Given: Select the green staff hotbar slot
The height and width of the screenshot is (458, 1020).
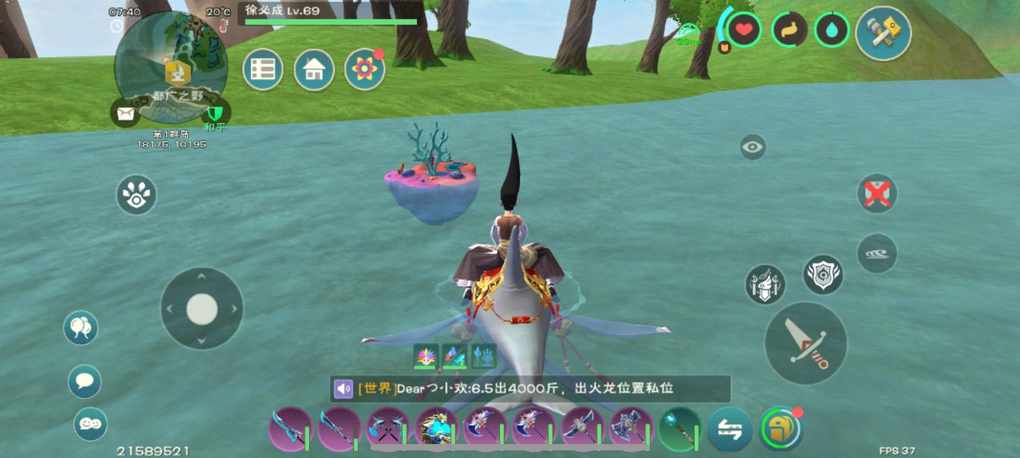Looking at the screenshot, I should (x=679, y=429).
